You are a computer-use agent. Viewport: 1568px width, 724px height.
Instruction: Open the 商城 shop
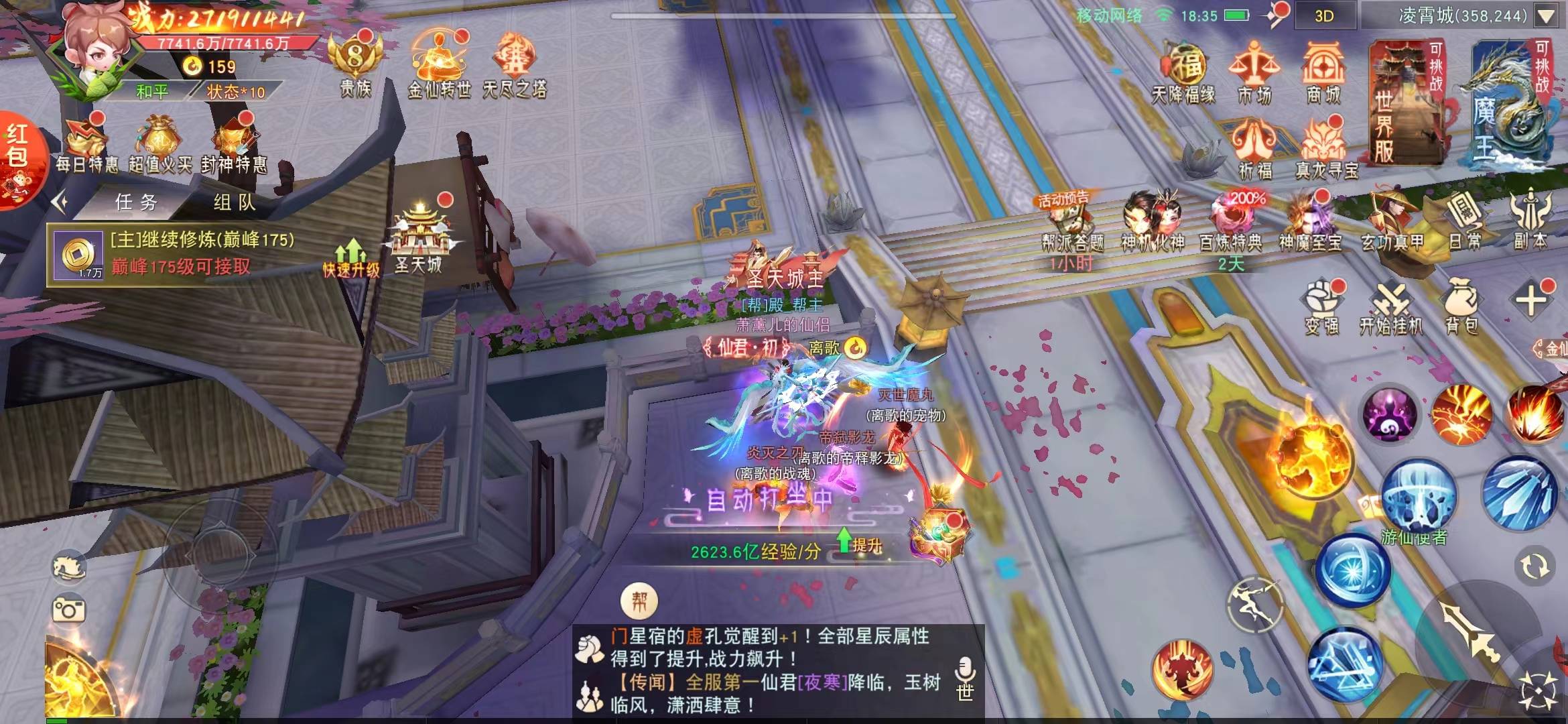click(1323, 72)
